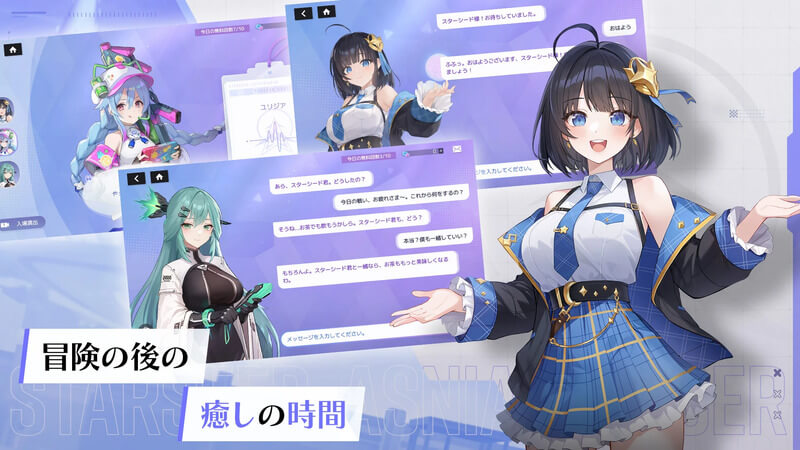Tap the home button in the green-haired girl's chat
The width and height of the screenshot is (800, 450).
(158, 177)
